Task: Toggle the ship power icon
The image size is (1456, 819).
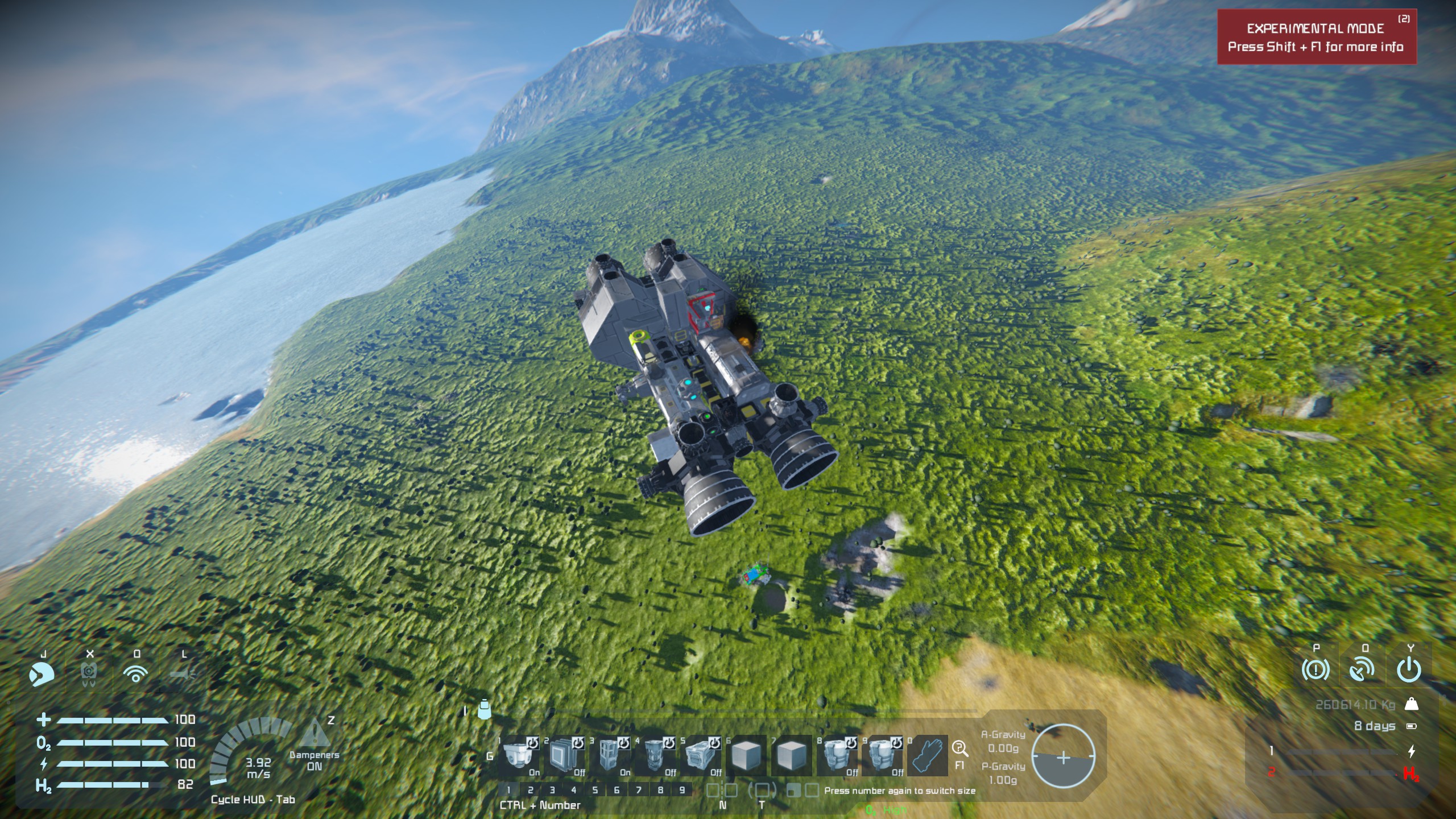Action: coord(1409,670)
